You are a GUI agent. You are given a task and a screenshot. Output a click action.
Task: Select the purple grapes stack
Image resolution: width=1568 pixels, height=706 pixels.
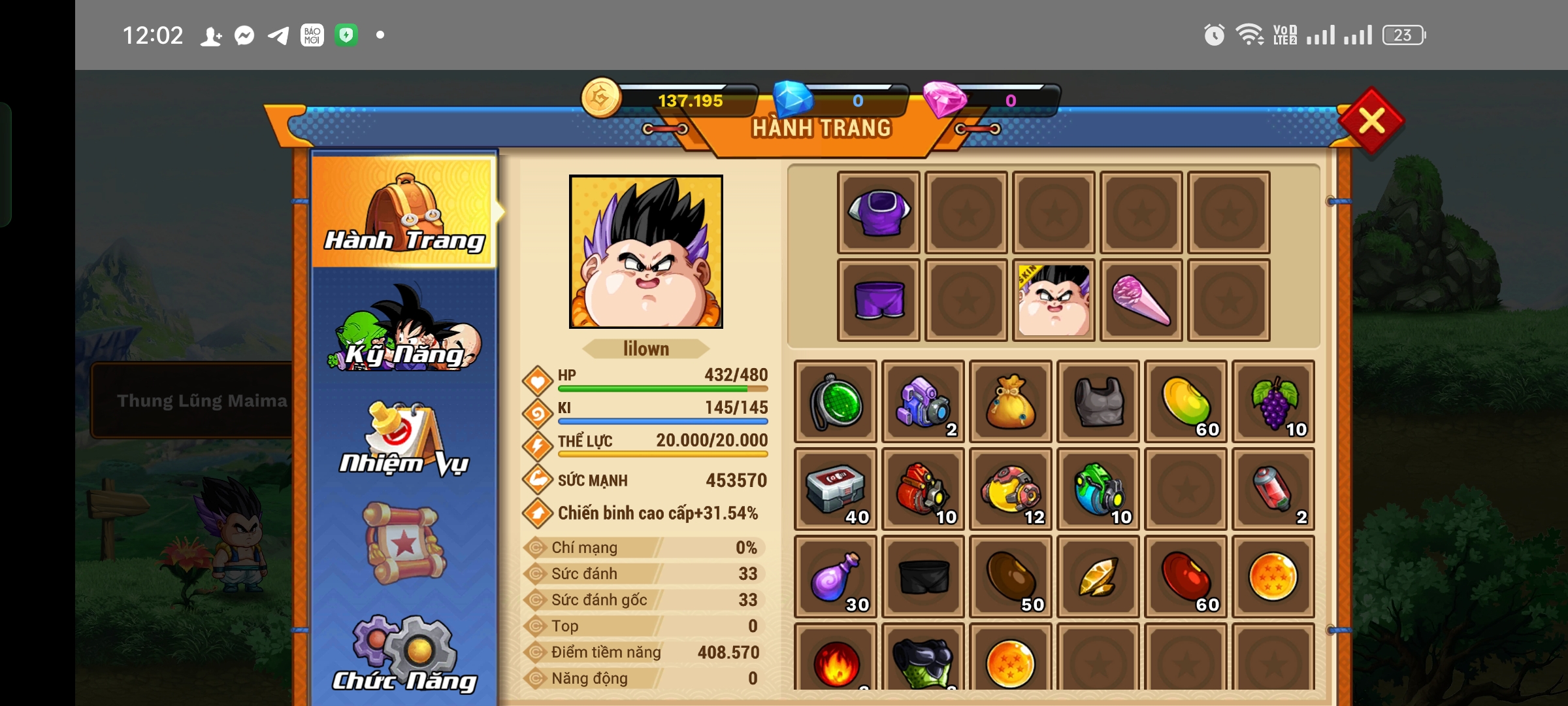1273,401
